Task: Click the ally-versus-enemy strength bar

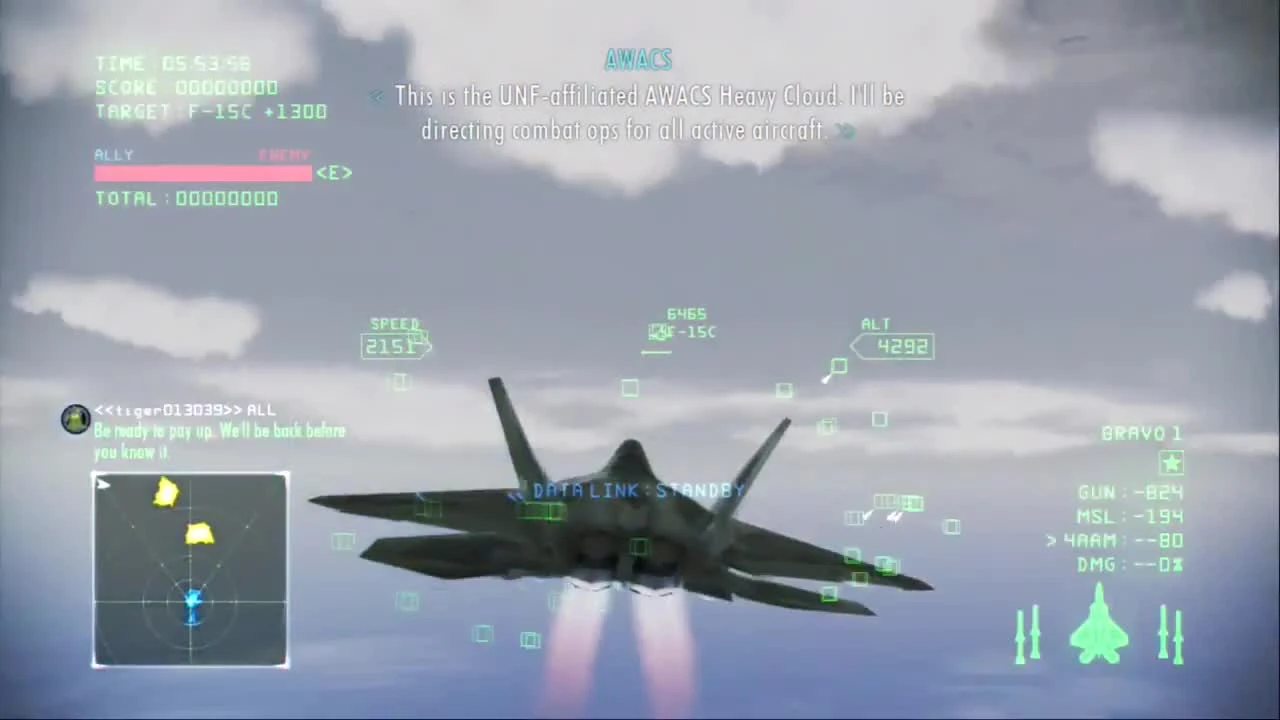Action: click(203, 173)
